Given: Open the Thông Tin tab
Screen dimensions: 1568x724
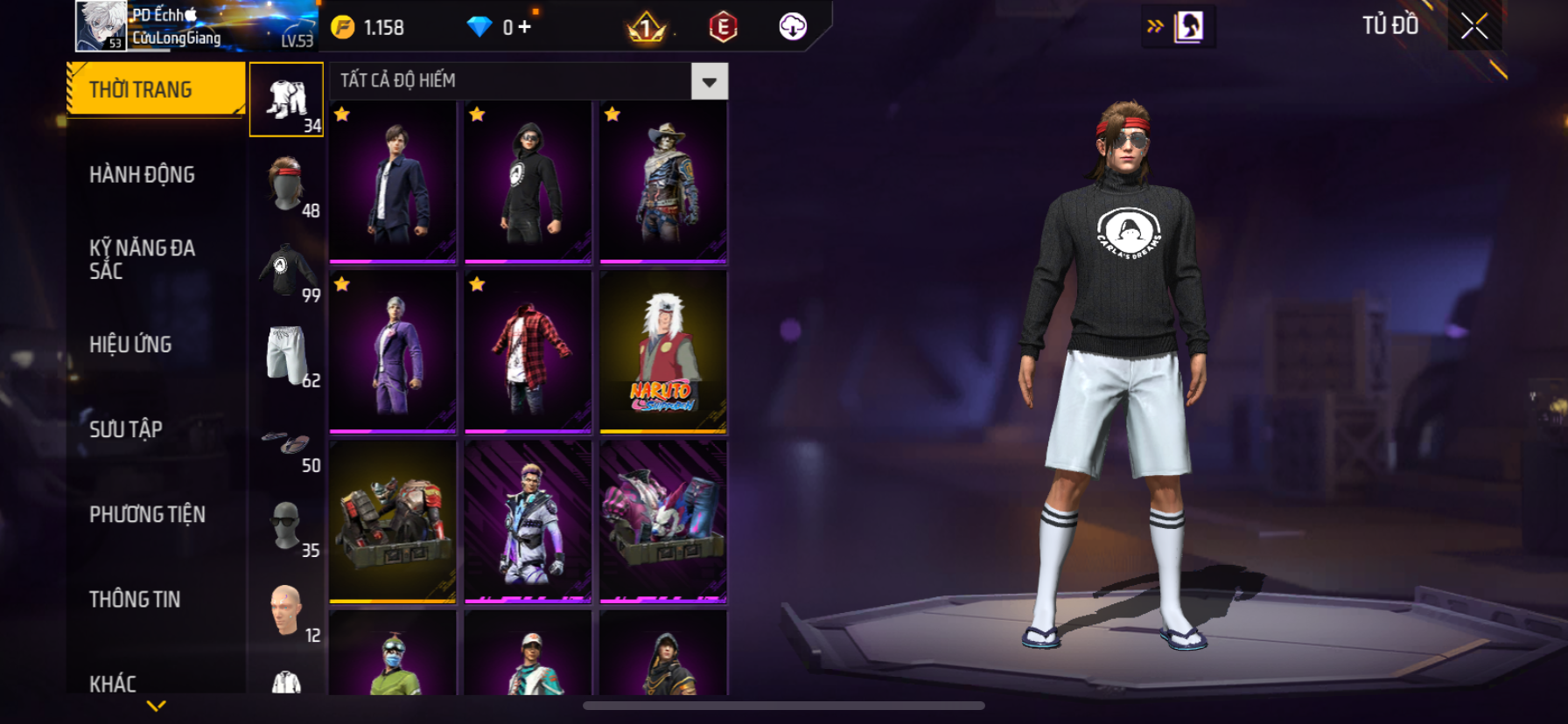Looking at the screenshot, I should pyautogui.click(x=135, y=599).
